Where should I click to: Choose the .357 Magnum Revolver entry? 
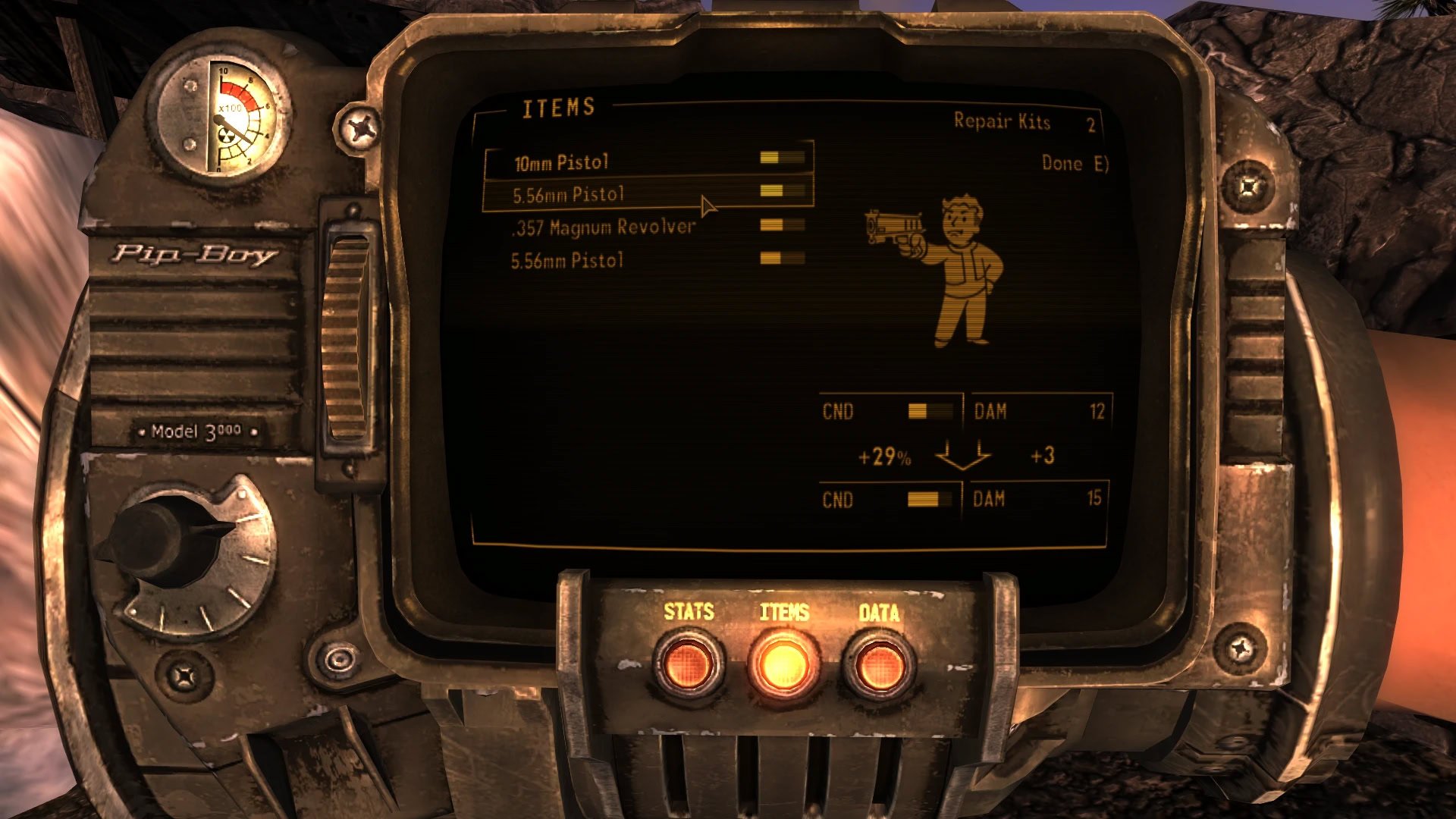click(604, 227)
